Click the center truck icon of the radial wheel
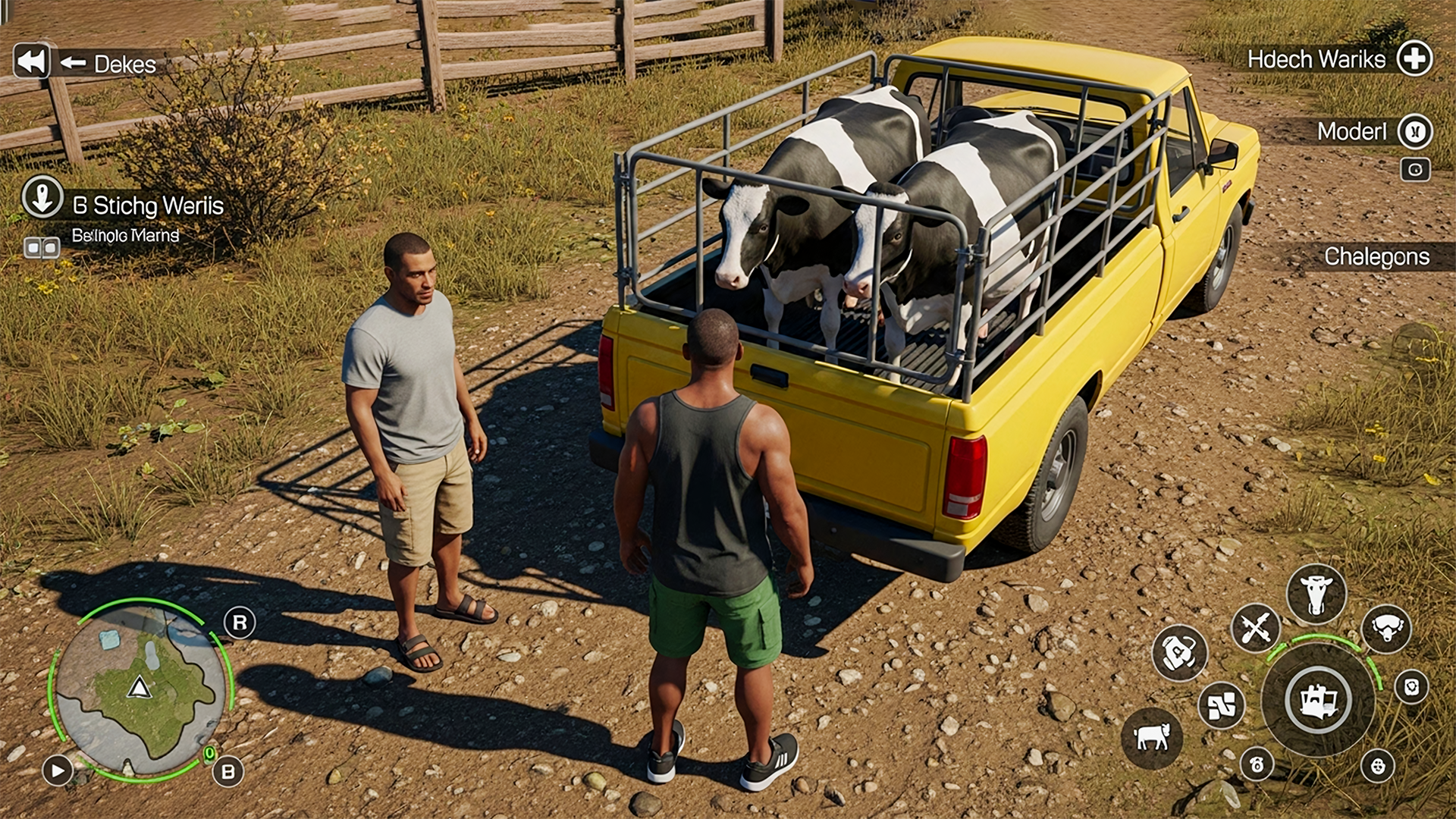 1317,700
